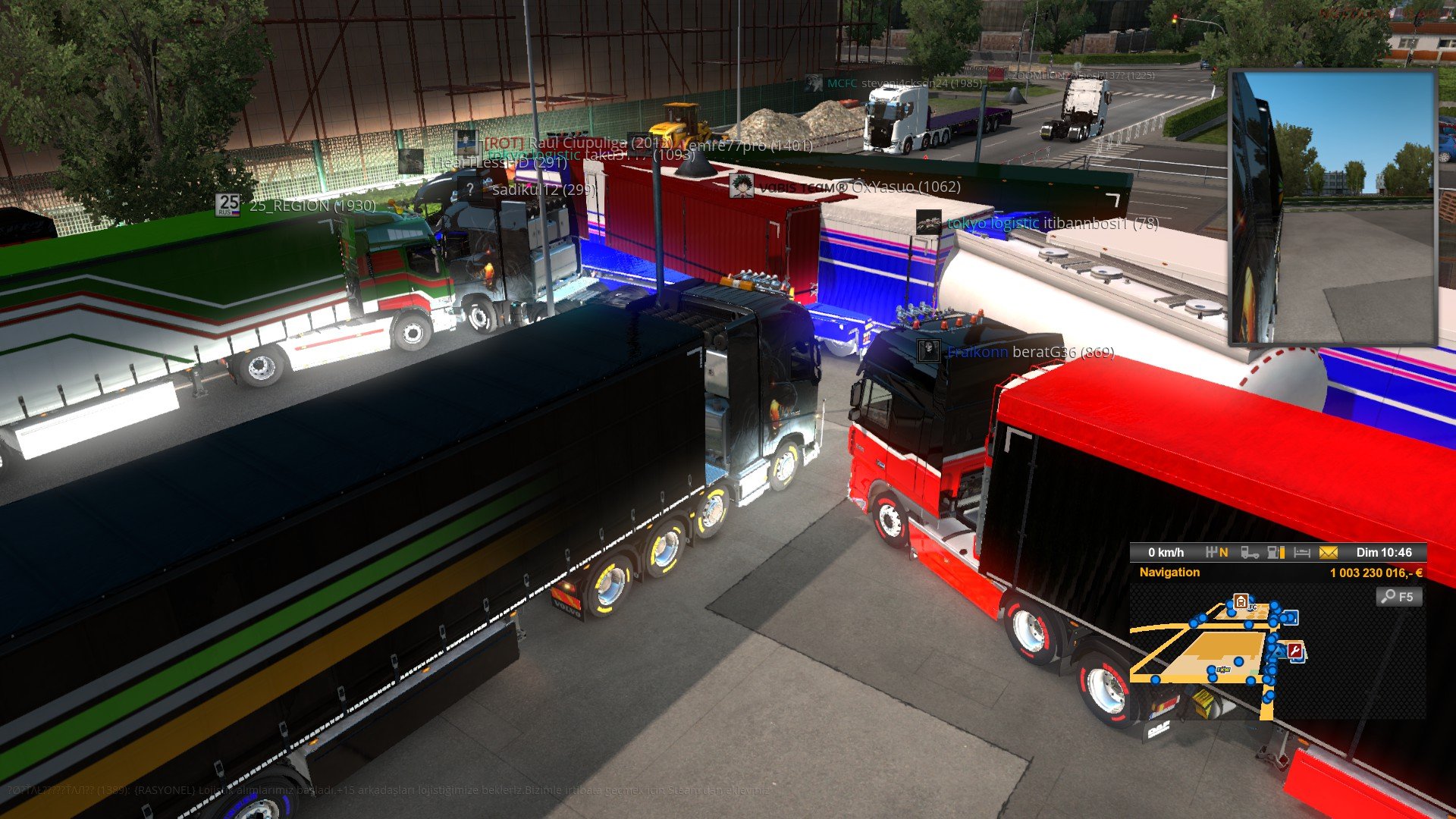Open the Navigation tab of the route advisor
This screenshot has width=1456, height=819.
1169,573
